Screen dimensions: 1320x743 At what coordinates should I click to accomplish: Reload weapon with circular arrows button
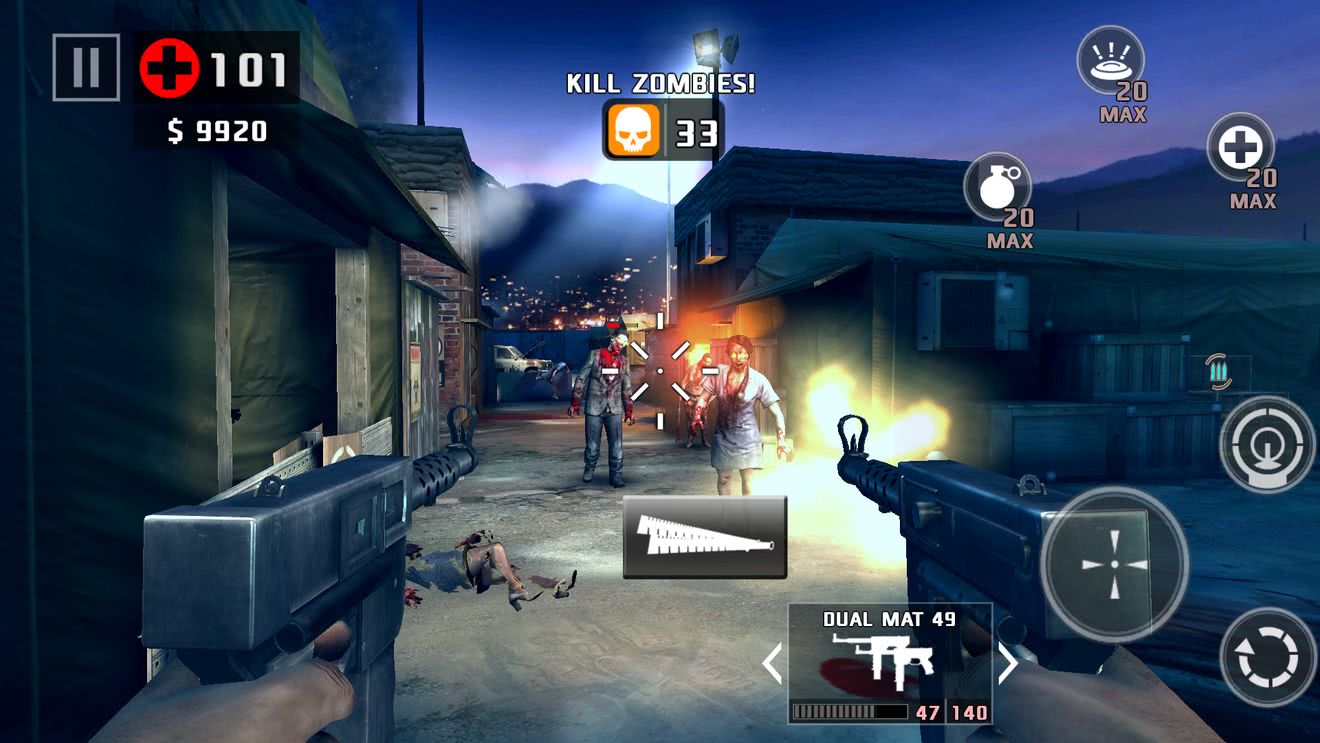[x=1268, y=656]
